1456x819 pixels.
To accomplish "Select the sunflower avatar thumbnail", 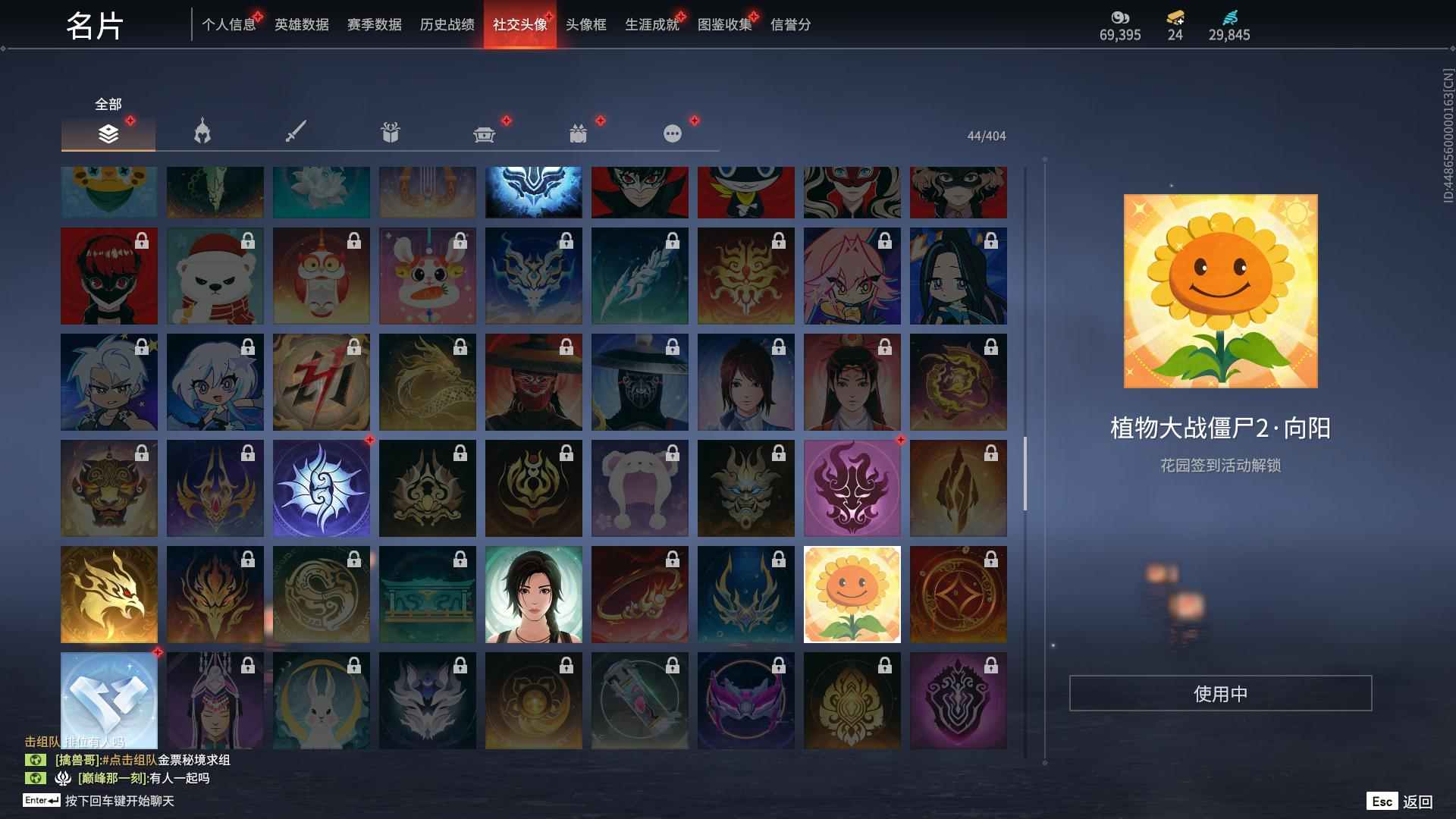I will [x=852, y=594].
